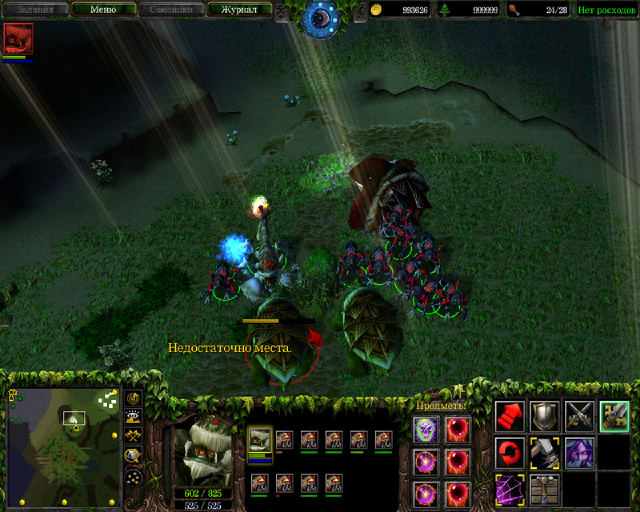Choose the crossed swords command
Image resolution: width=640 pixels, height=512 pixels.
pos(579,416)
